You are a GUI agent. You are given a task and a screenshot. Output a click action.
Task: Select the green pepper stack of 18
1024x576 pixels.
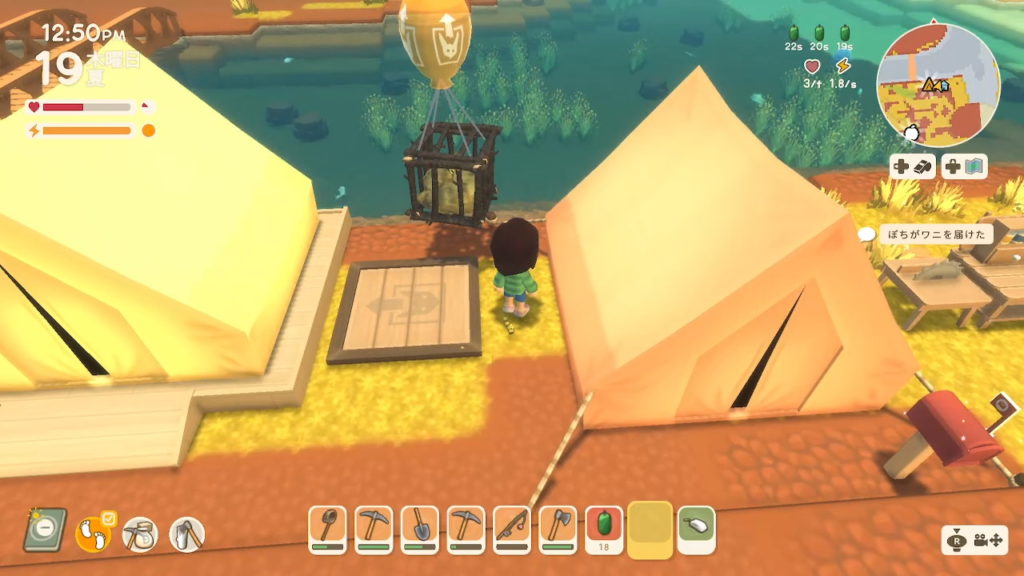pyautogui.click(x=604, y=527)
